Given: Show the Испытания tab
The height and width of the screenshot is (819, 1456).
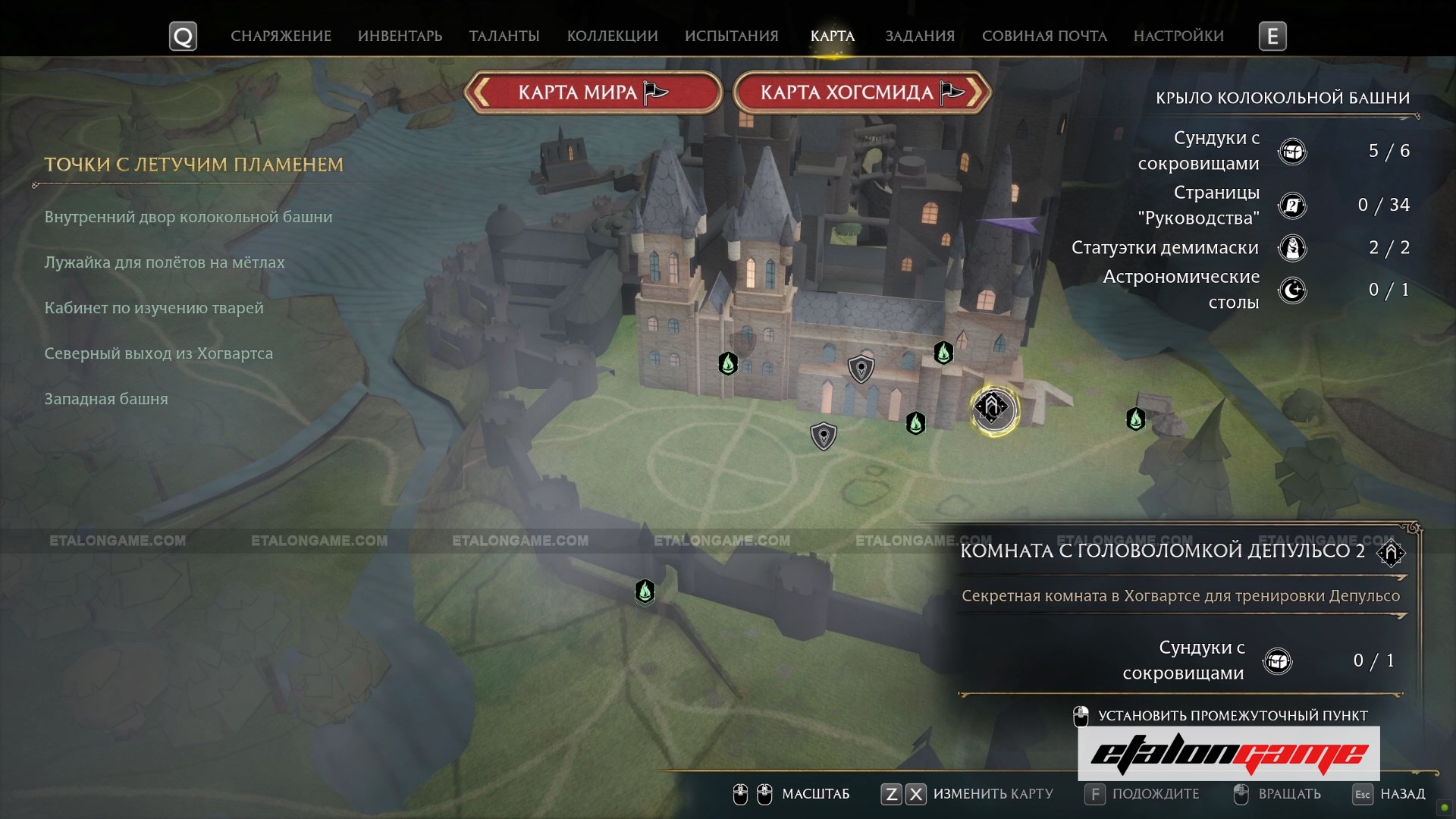Looking at the screenshot, I should click(x=731, y=36).
